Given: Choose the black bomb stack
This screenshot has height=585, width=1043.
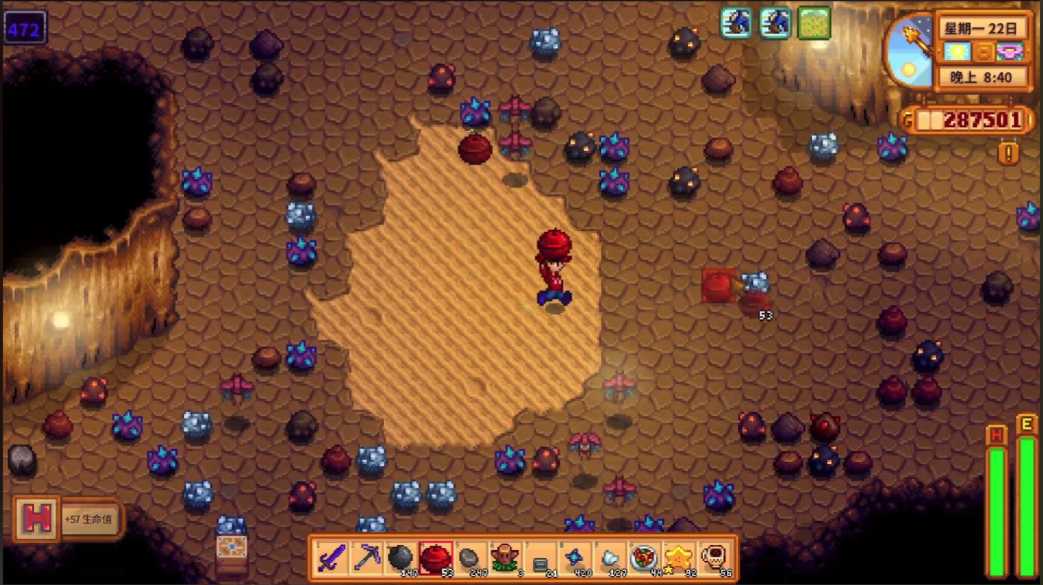Looking at the screenshot, I should 400,557.
